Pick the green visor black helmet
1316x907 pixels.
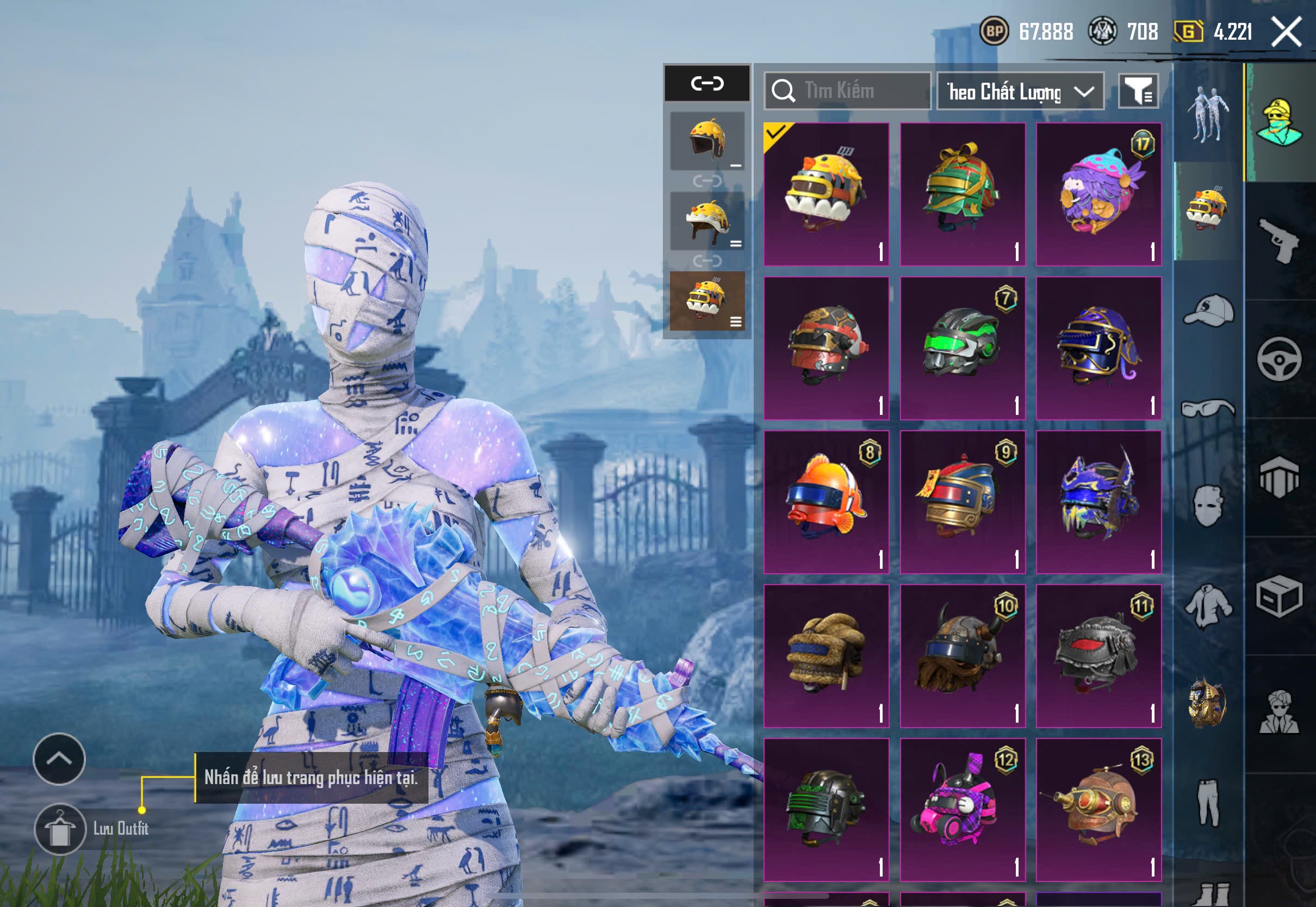[x=963, y=348]
